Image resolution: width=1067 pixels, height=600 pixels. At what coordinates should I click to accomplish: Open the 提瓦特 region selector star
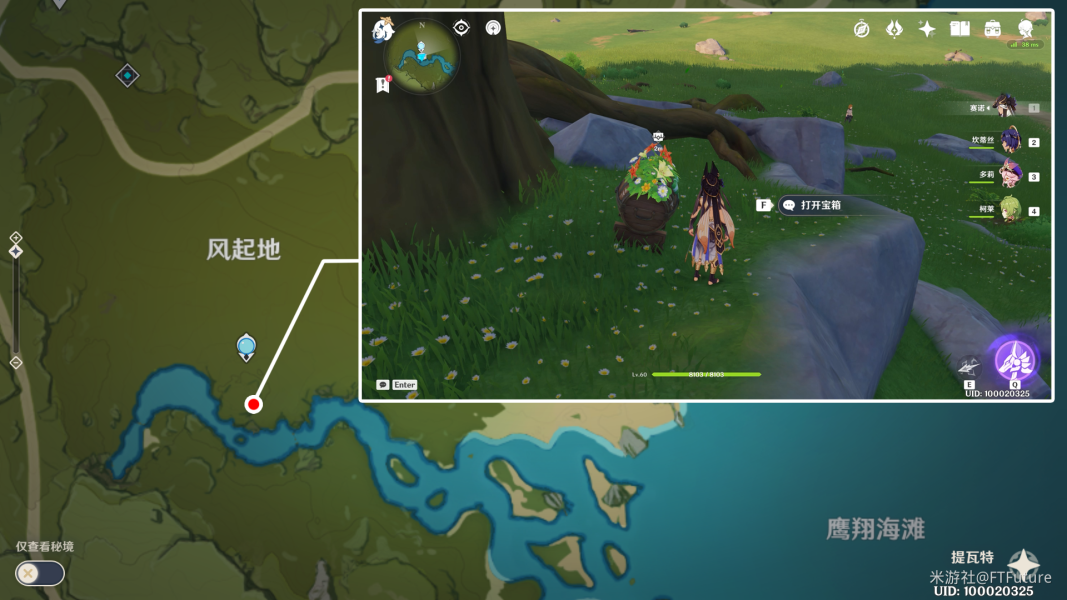[1022, 564]
